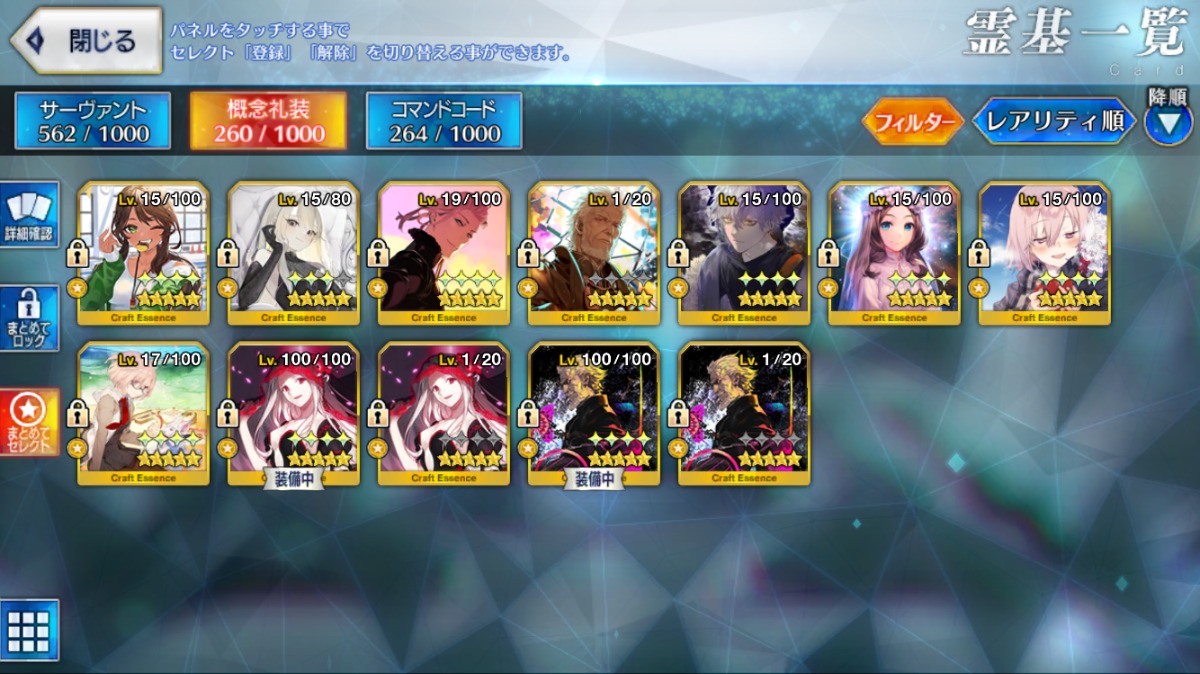Change grid layout with the grid icon

[x=30, y=630]
